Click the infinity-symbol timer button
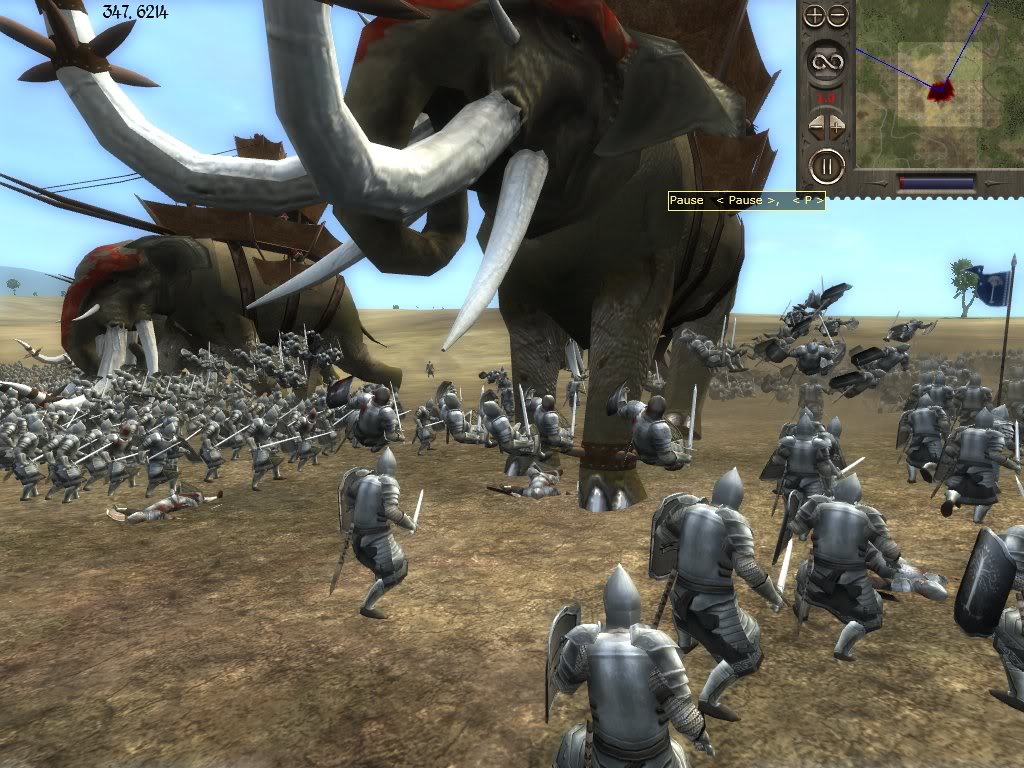Screen dimensions: 1024x768 [826, 60]
